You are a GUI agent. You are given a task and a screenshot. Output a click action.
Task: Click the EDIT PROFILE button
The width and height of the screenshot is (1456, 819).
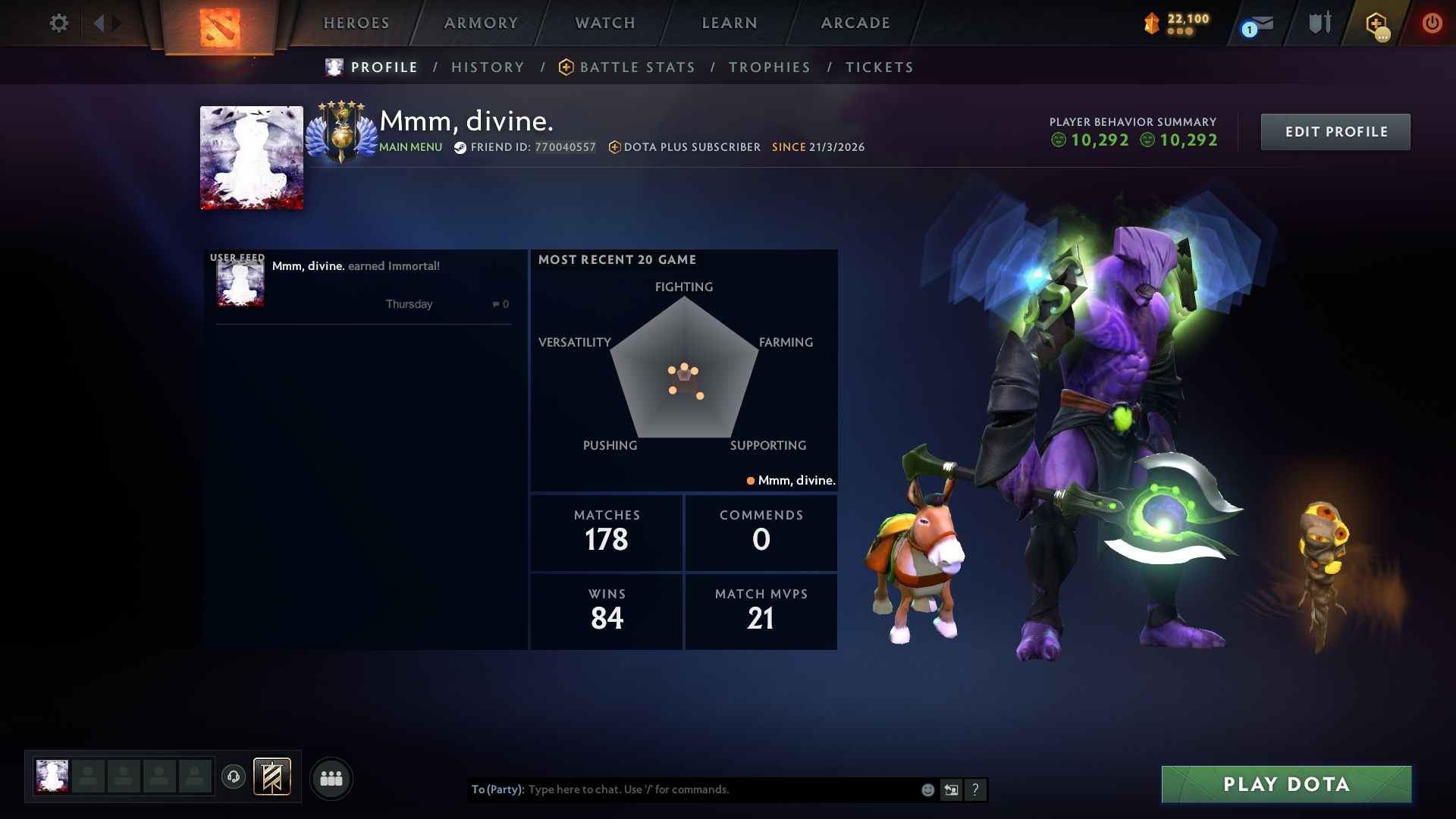pos(1335,131)
